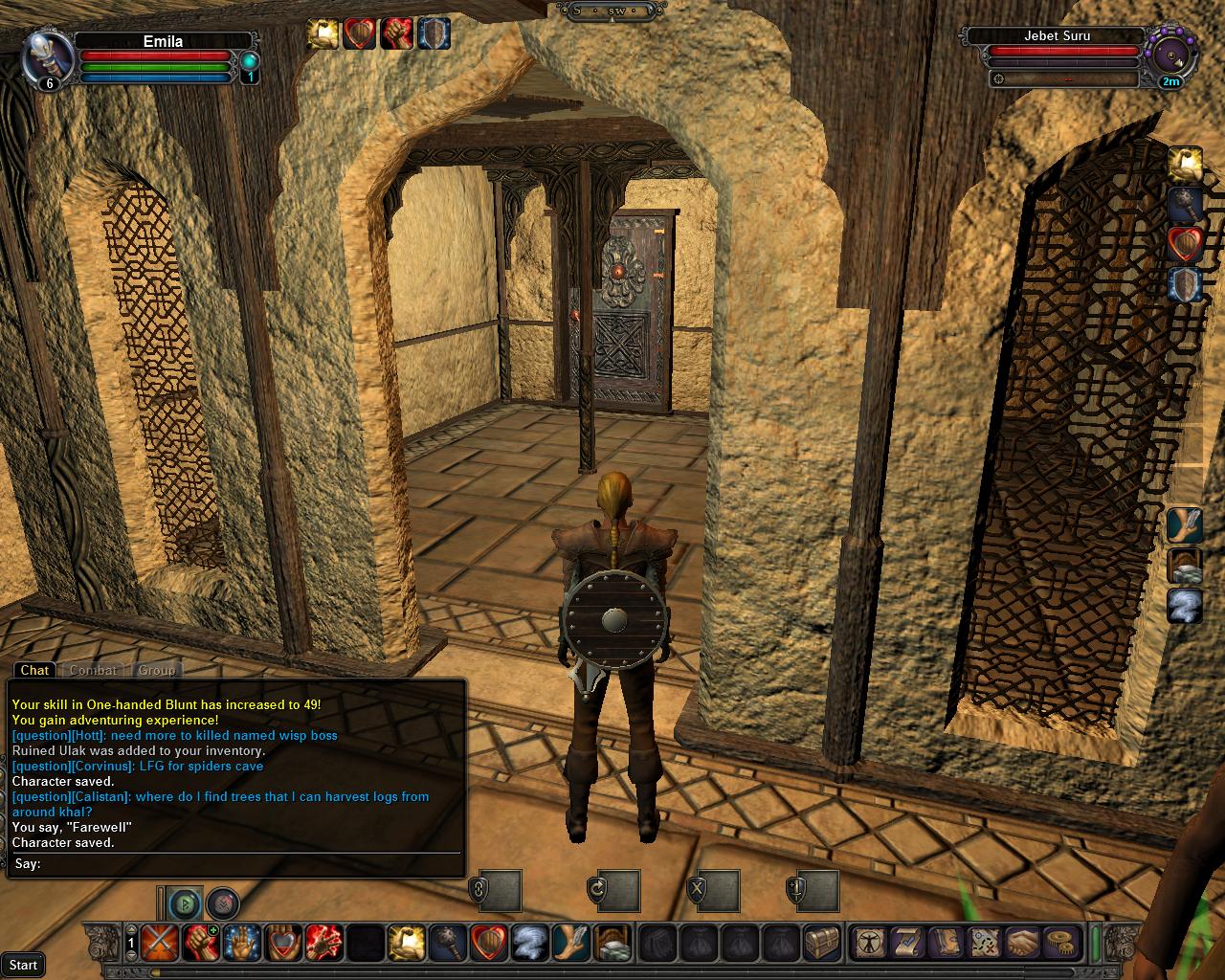Open the treasure chest inventory button
Screen dimensions: 1225x980
tap(821, 944)
